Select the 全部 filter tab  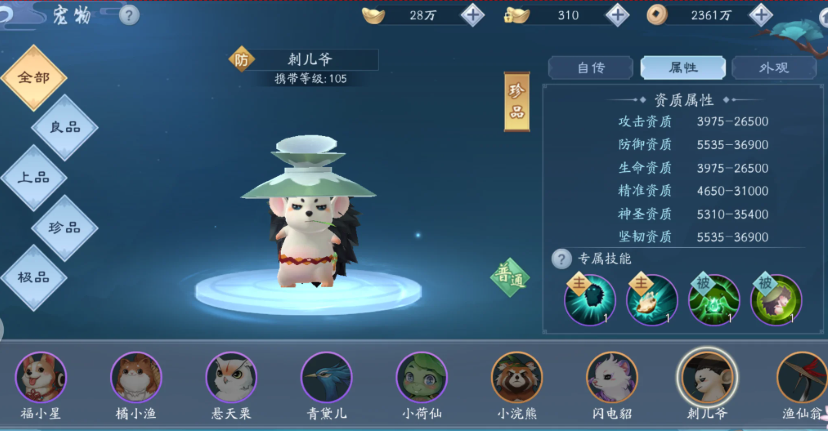pyautogui.click(x=33, y=78)
